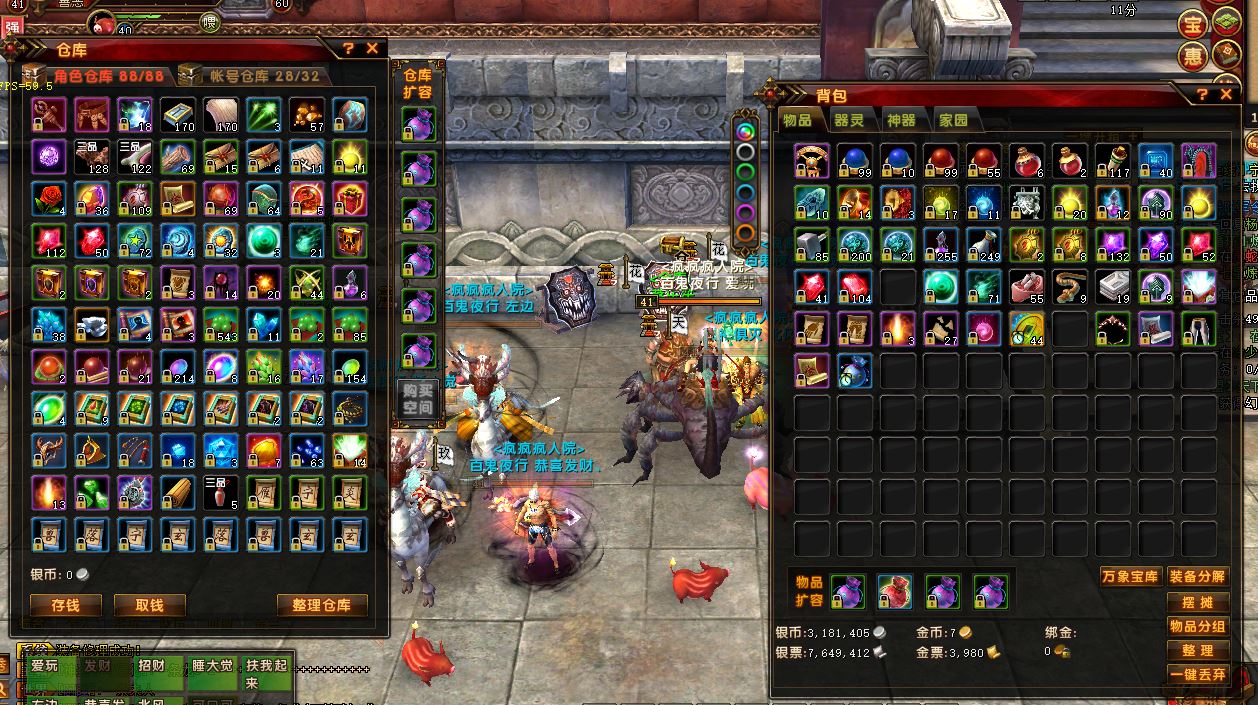Click the 存钱 deposit money button
This screenshot has height=705, width=1258.
65,605
